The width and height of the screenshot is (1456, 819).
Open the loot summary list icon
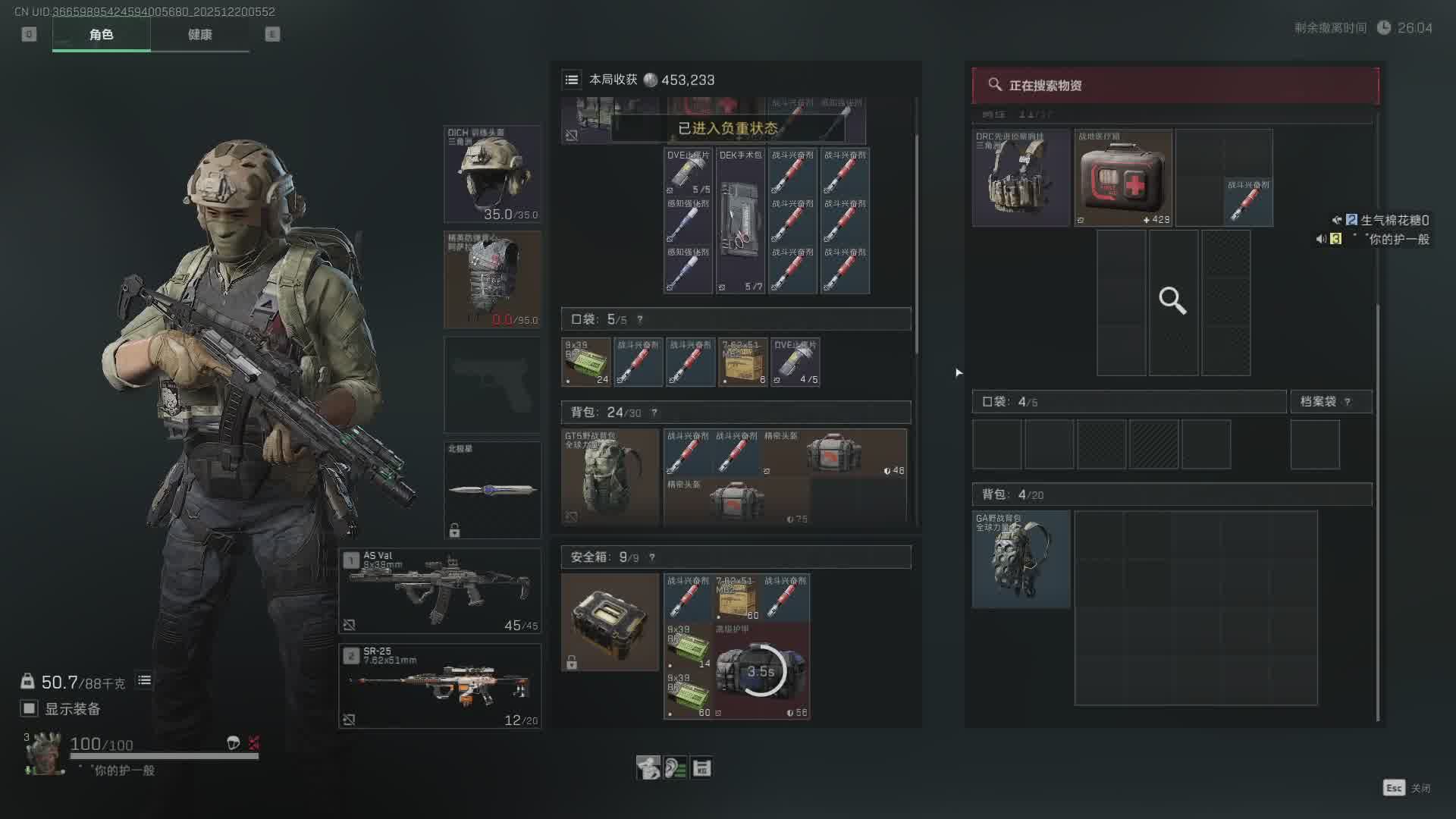572,80
